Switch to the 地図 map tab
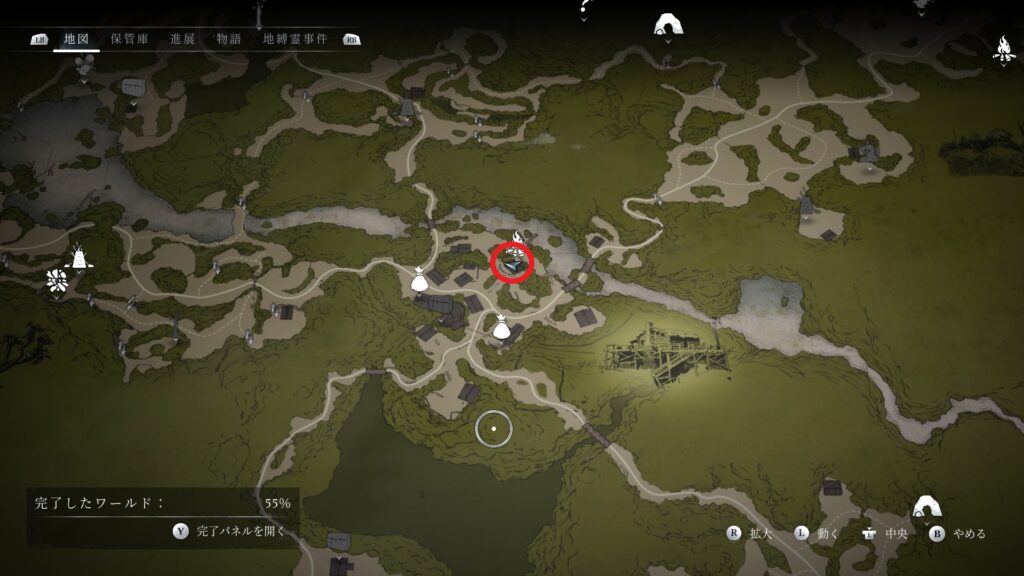Viewport: 1024px width, 576px height. [76, 39]
